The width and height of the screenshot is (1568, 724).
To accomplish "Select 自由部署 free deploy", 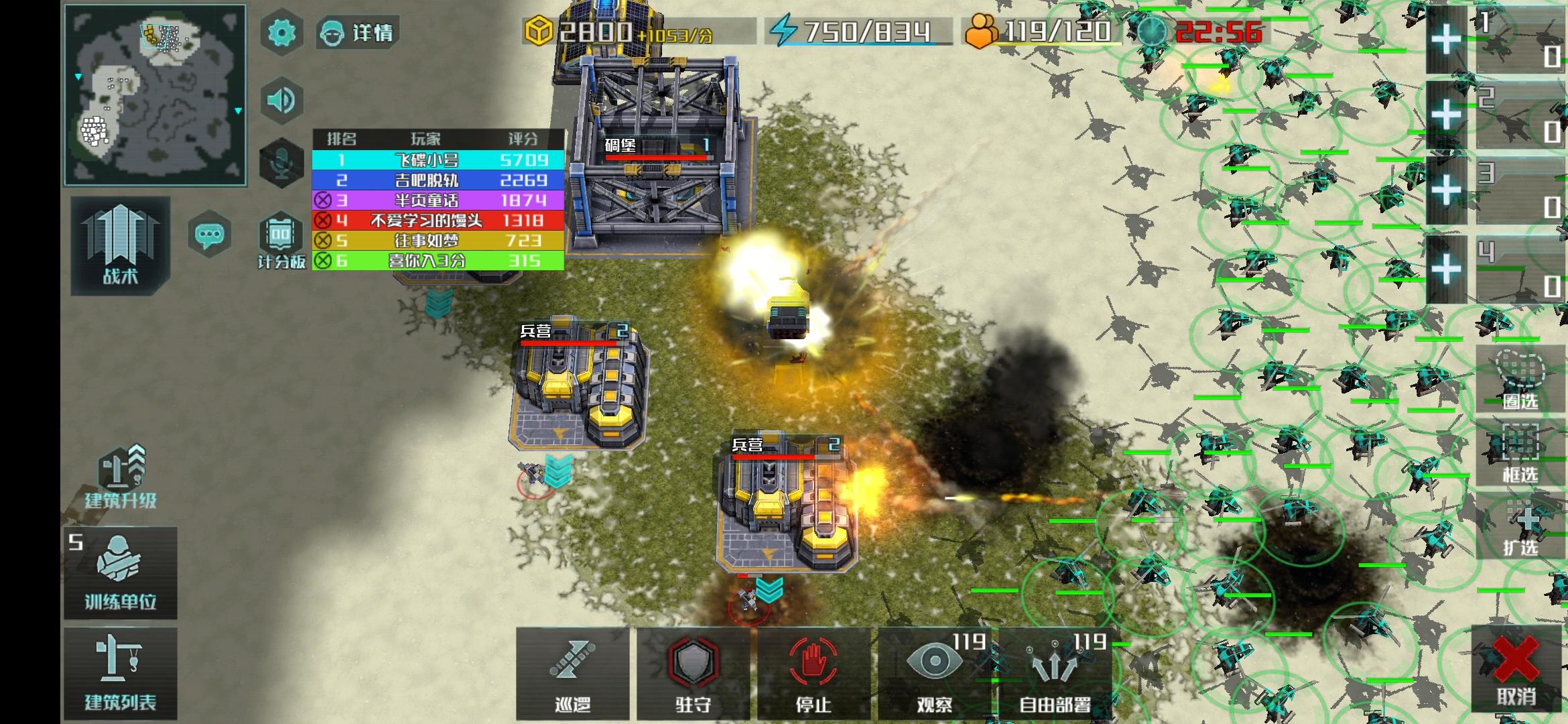I will pos(1055,674).
